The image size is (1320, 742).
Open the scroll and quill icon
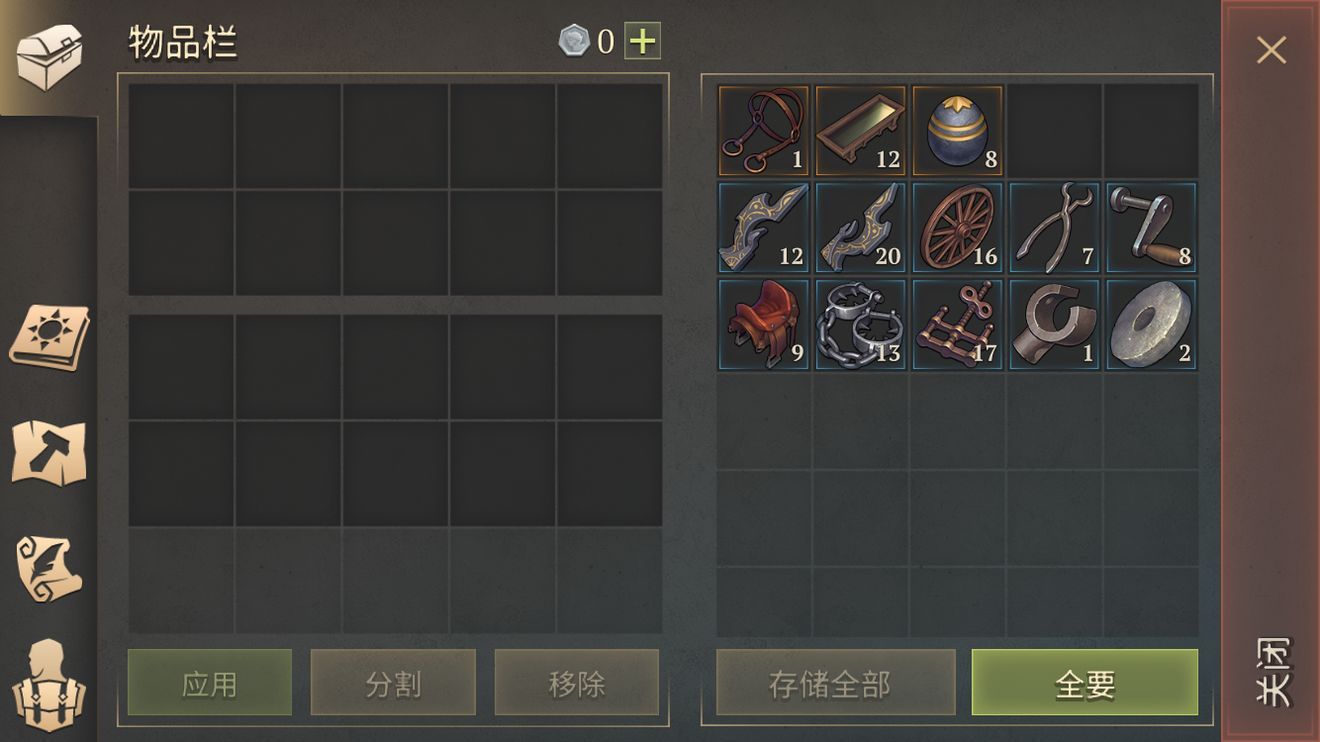[x=49, y=569]
